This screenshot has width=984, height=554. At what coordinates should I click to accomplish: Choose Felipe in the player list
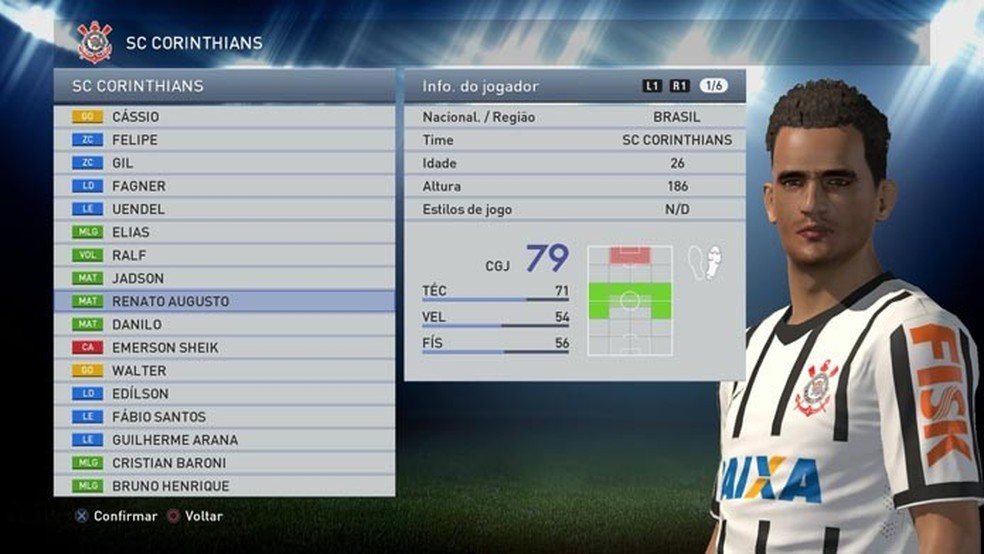(x=224, y=140)
